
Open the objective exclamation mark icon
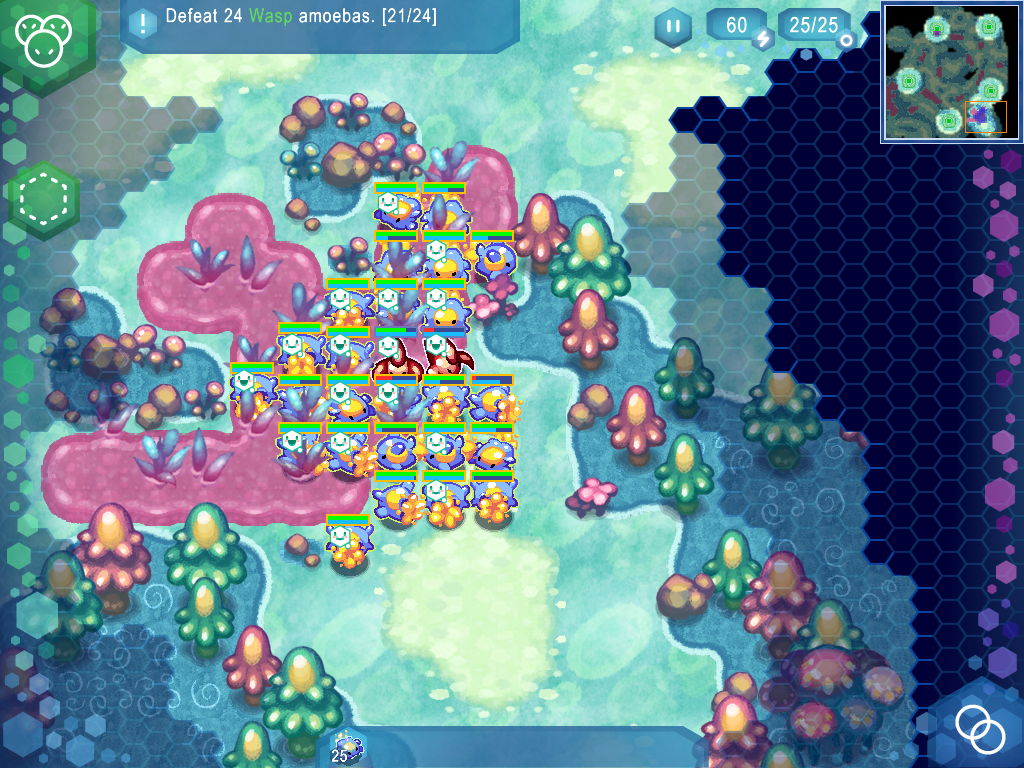(143, 21)
